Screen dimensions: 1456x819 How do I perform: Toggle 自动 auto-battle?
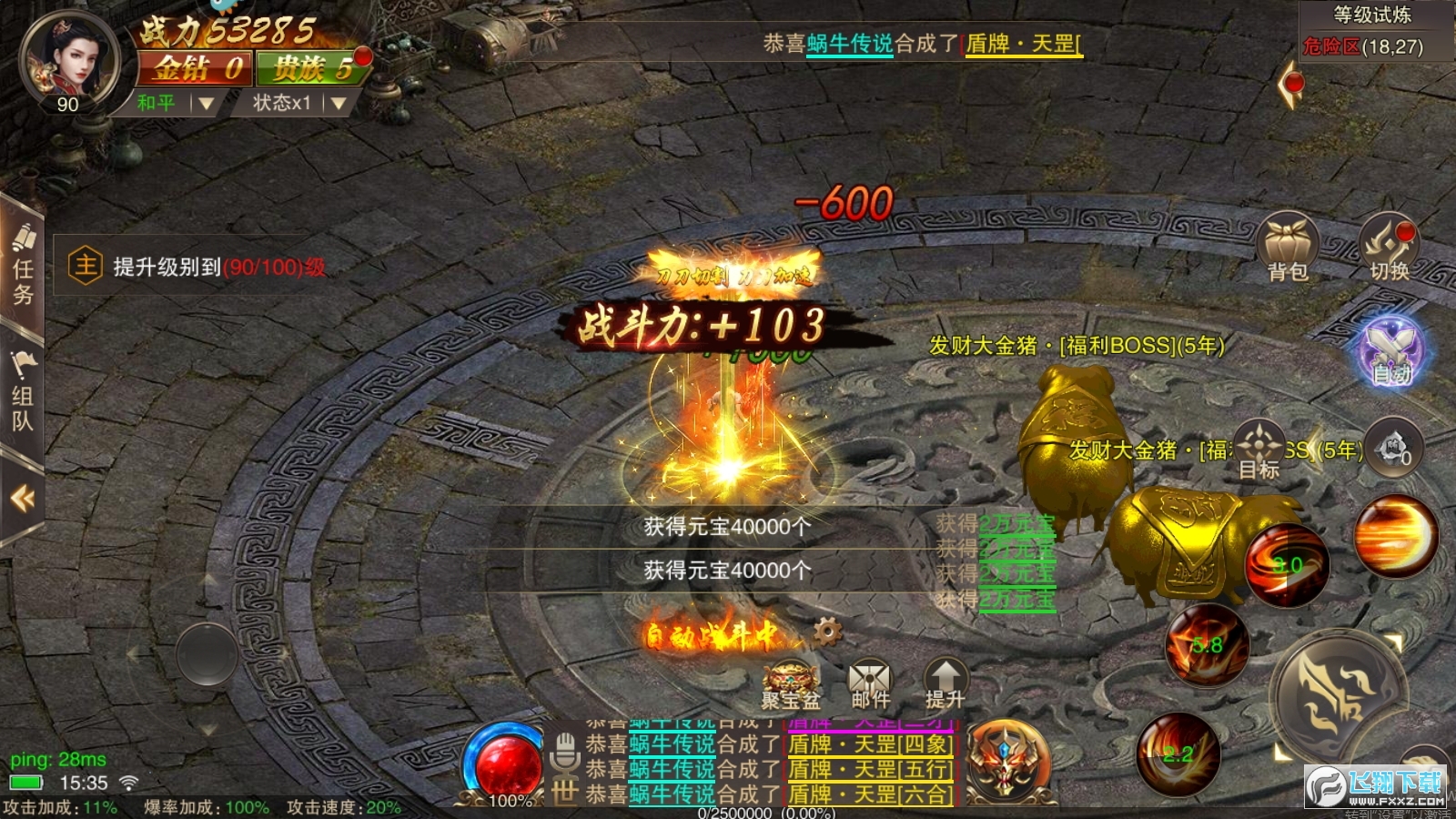1391,351
